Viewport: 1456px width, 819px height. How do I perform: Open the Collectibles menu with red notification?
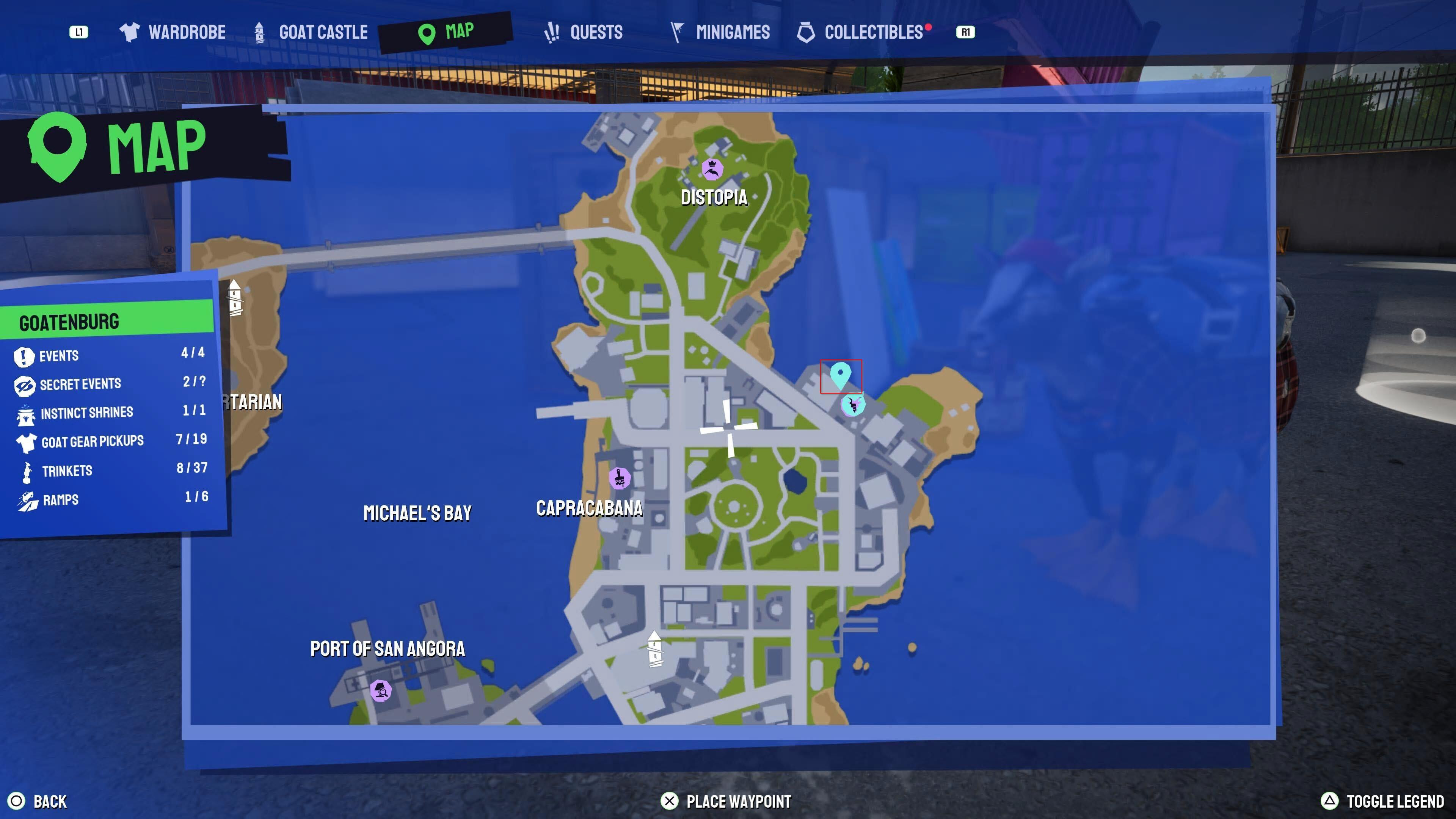point(874,32)
